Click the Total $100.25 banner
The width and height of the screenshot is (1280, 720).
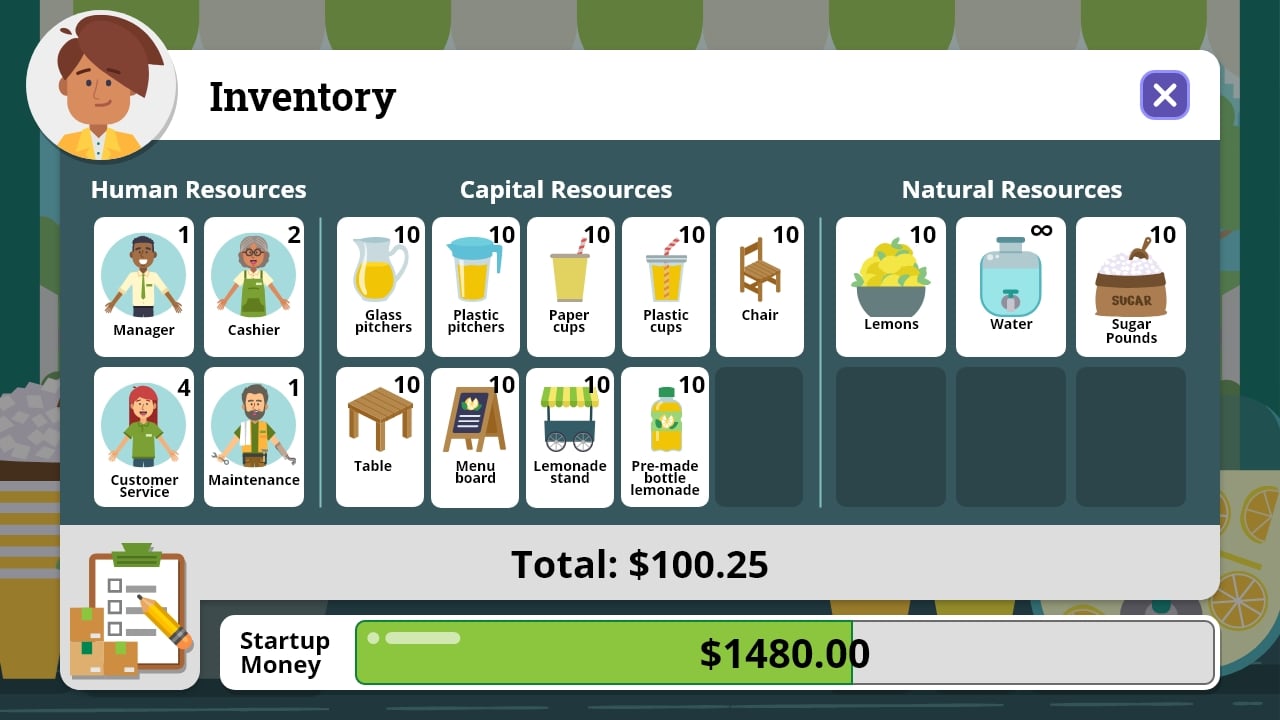coord(640,565)
